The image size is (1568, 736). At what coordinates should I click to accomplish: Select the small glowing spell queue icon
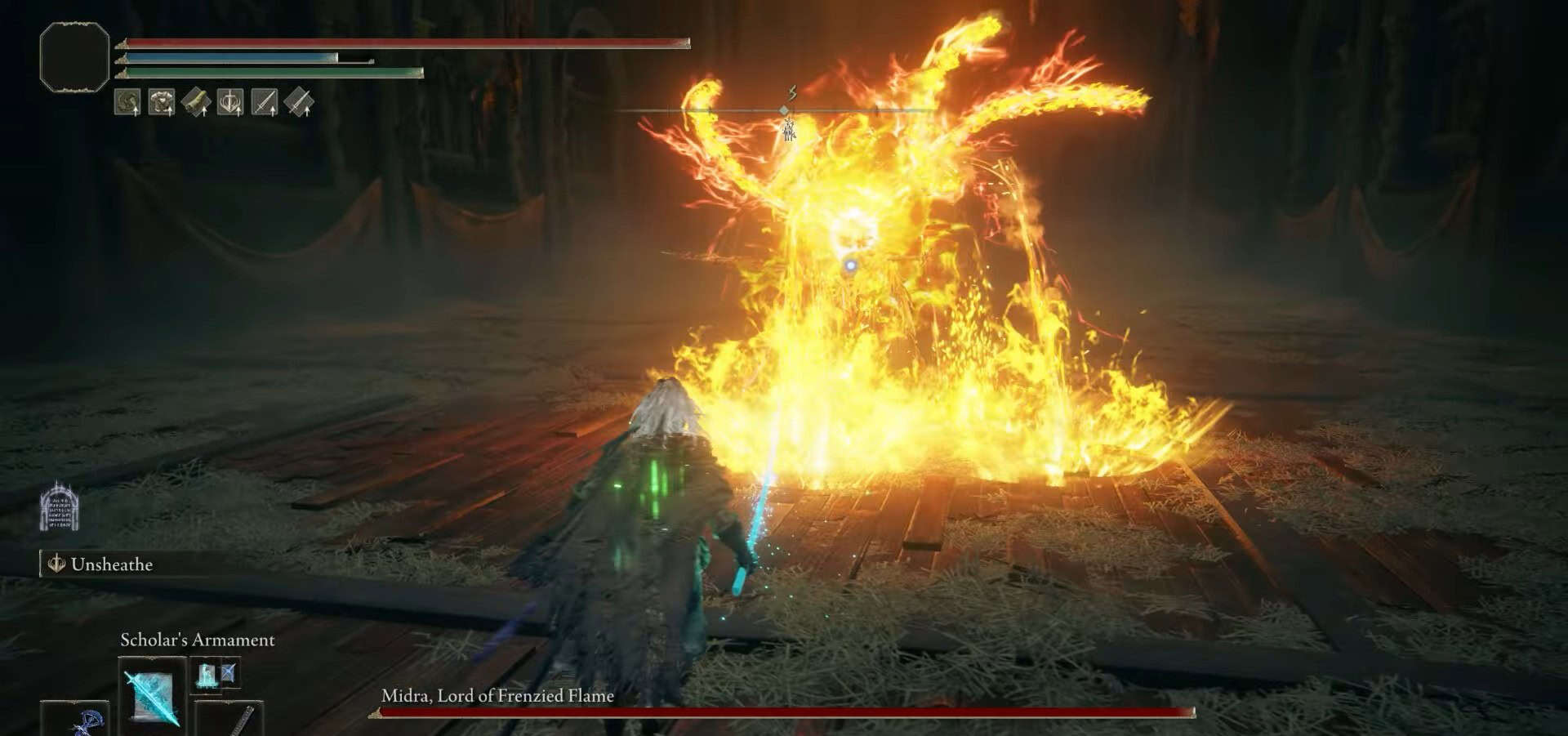tap(206, 675)
